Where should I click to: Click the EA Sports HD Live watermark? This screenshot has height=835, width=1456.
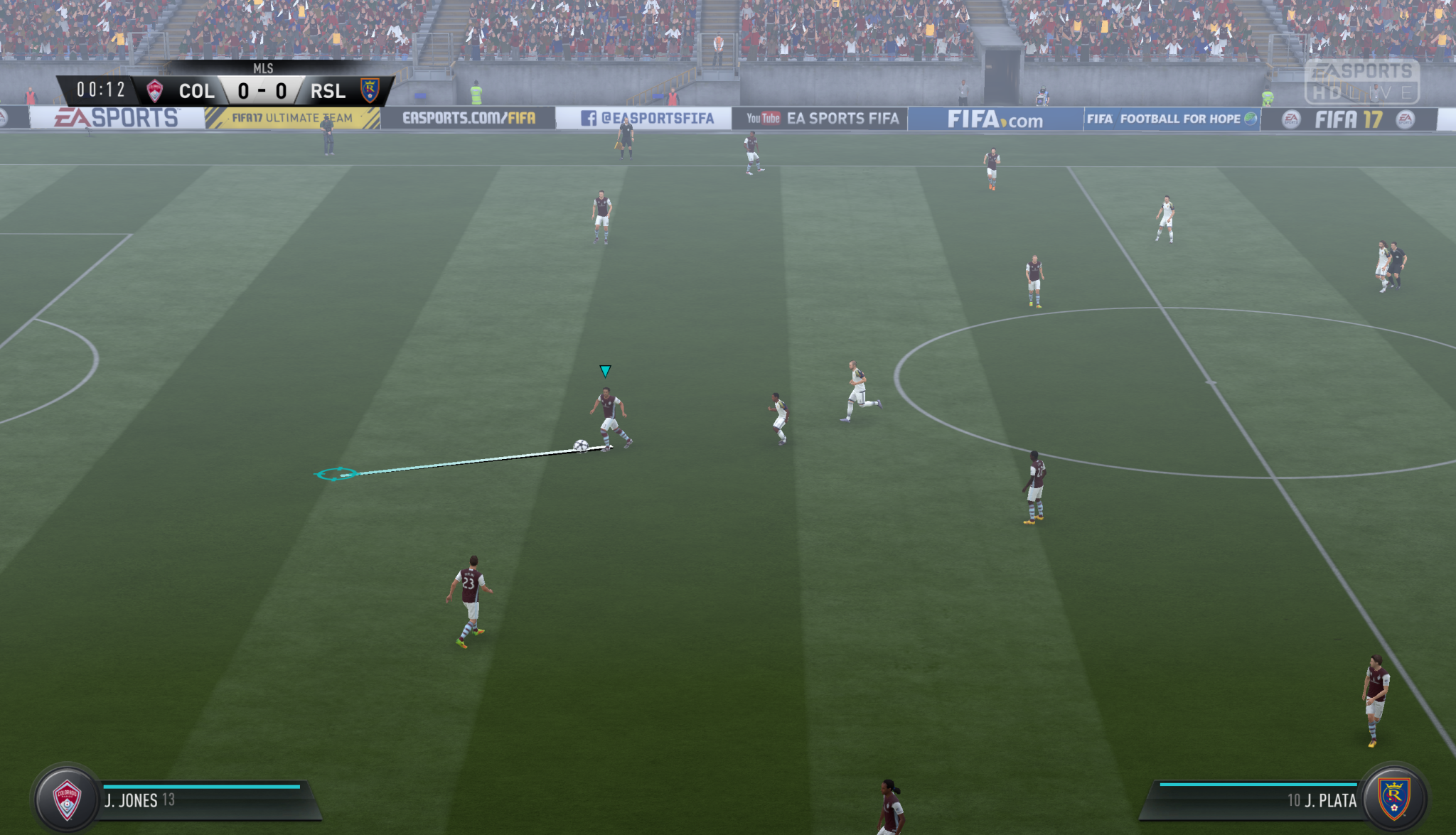(1361, 82)
